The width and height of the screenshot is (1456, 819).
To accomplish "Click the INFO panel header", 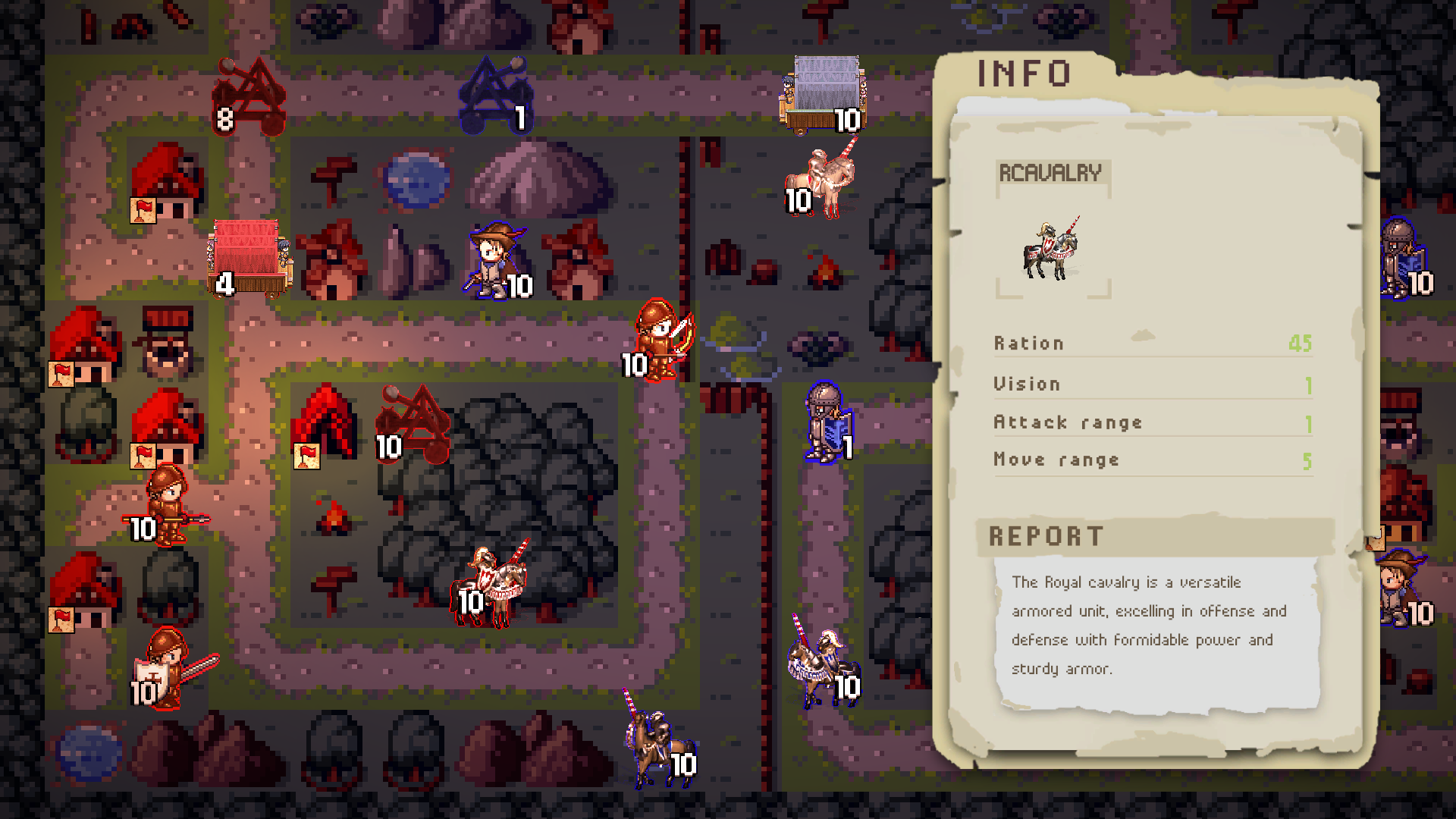I will (x=1022, y=74).
